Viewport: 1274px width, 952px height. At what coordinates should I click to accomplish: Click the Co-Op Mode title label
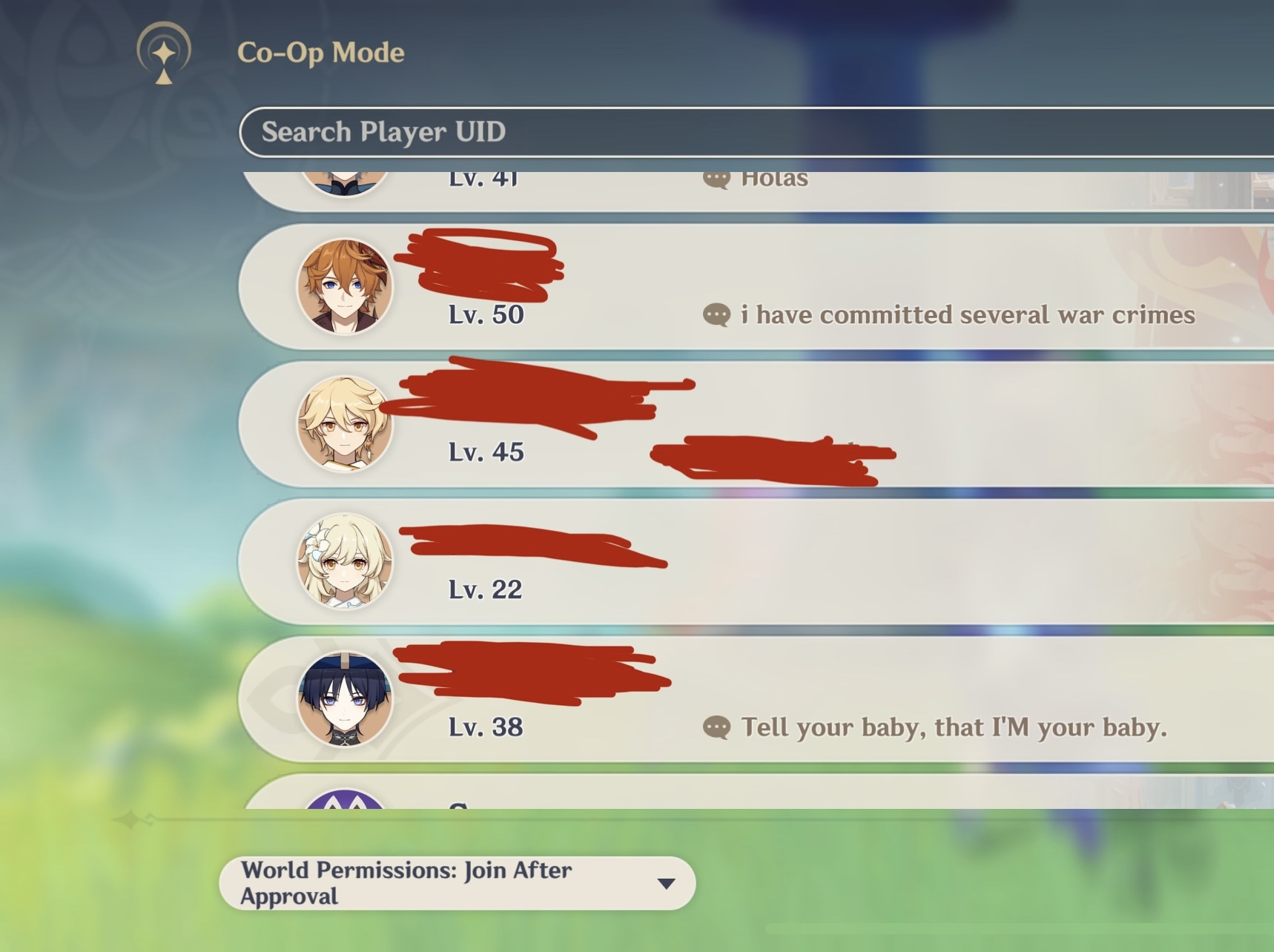click(319, 52)
